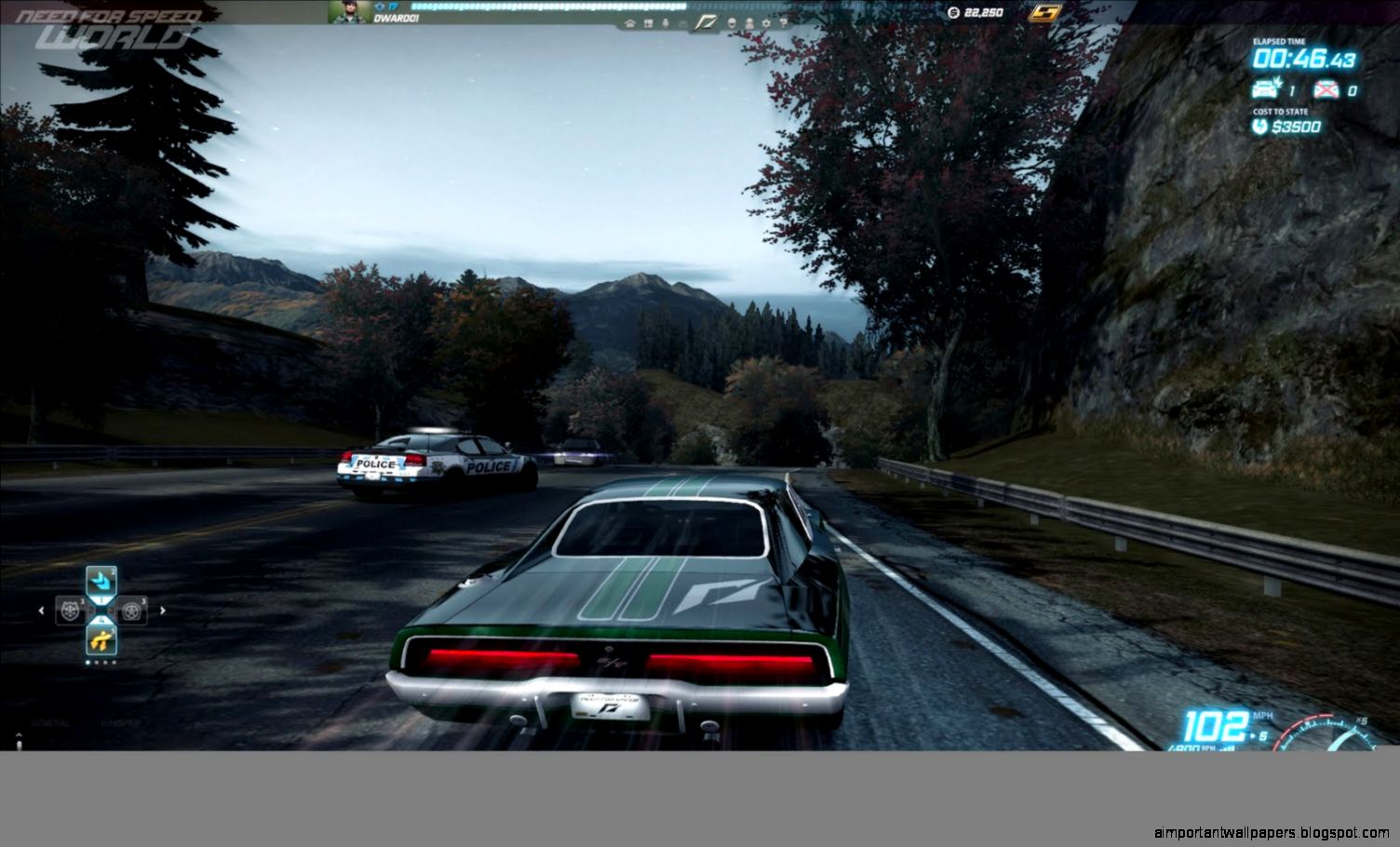Viewport: 1400px width, 847px height.
Task: Select the wheel powerup on the right
Action: (x=131, y=610)
